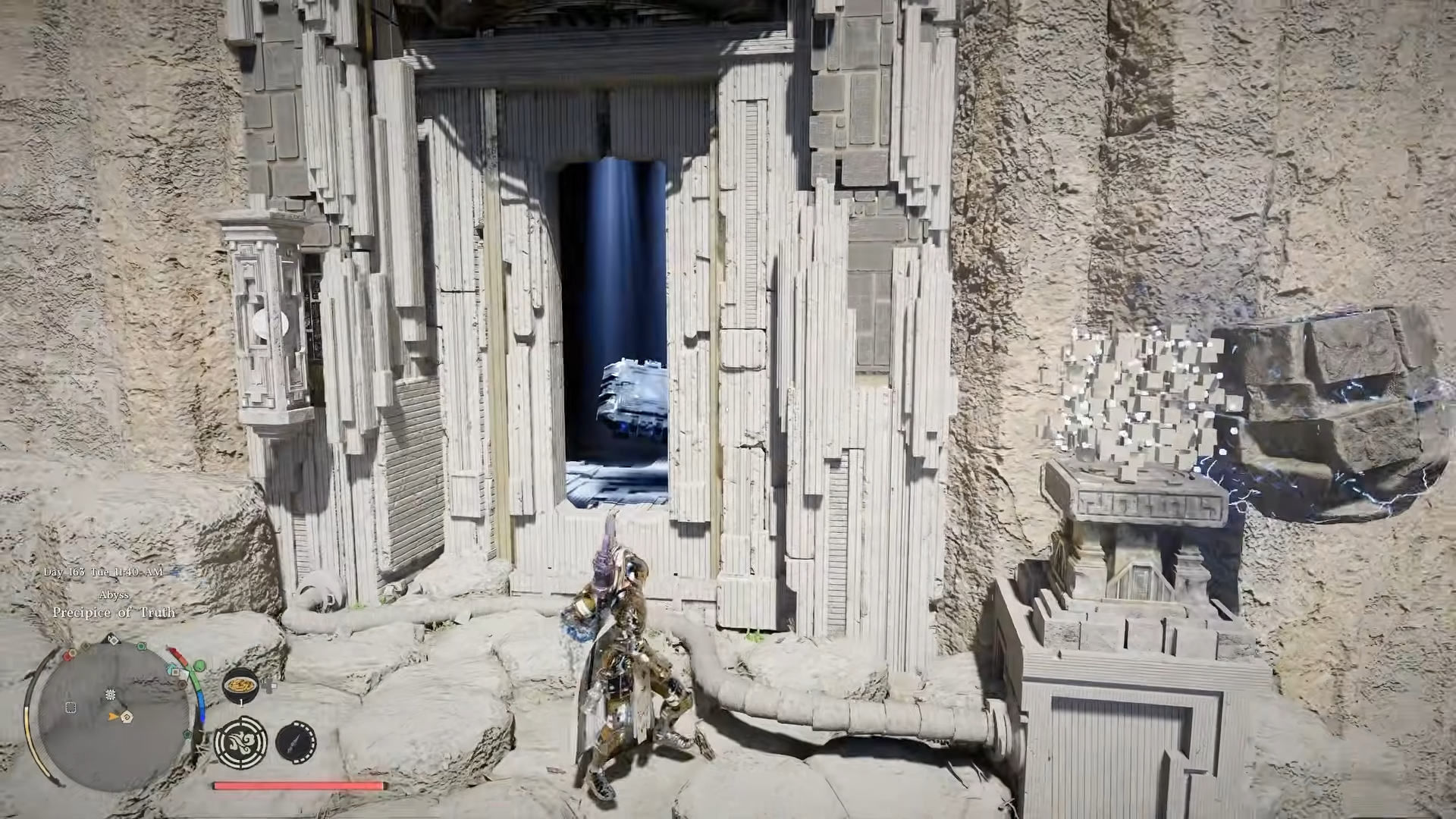Click the dotted square marker on the minimap
This screenshot has height=819, width=1456.
(x=71, y=708)
